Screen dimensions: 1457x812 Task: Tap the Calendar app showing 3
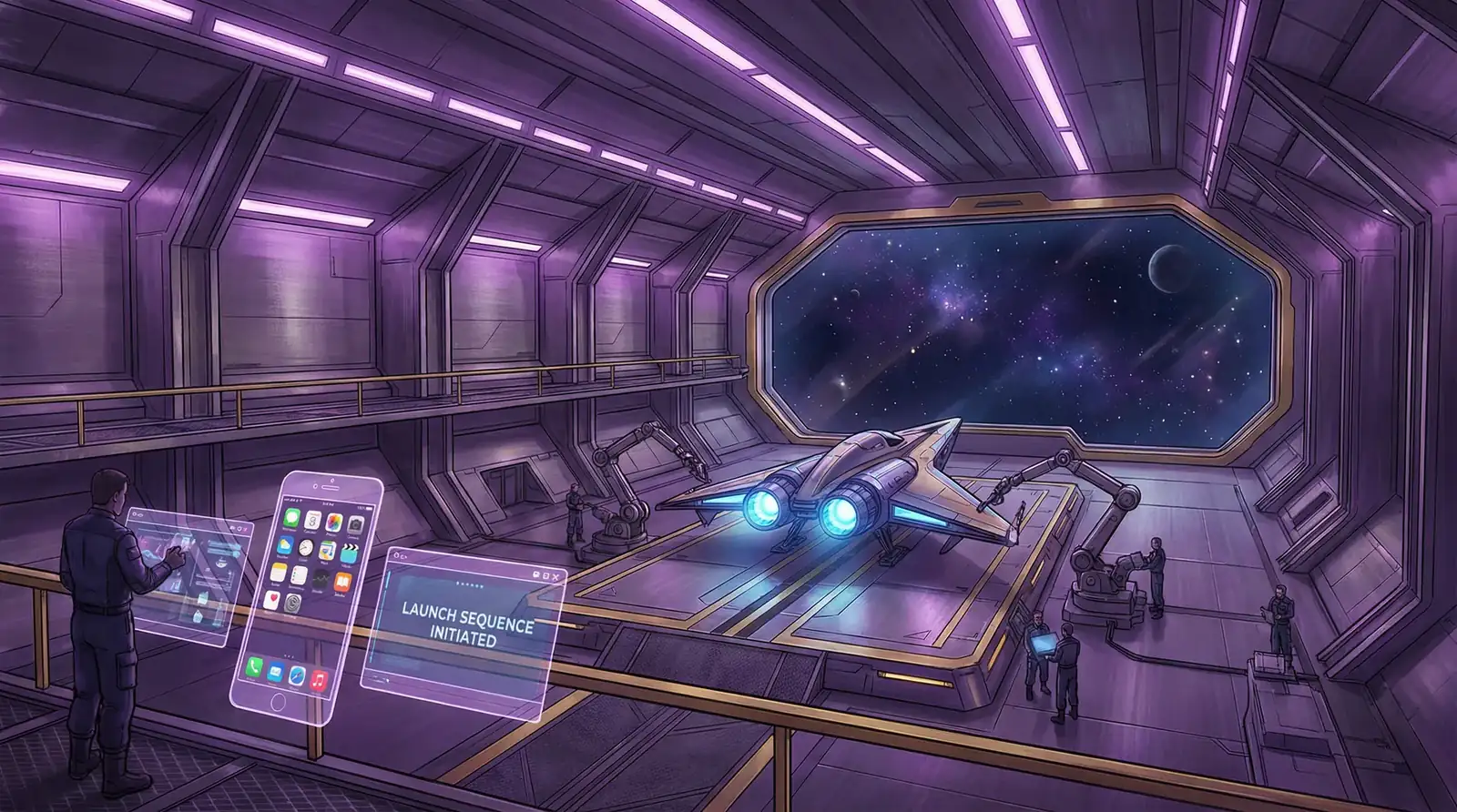point(313,521)
